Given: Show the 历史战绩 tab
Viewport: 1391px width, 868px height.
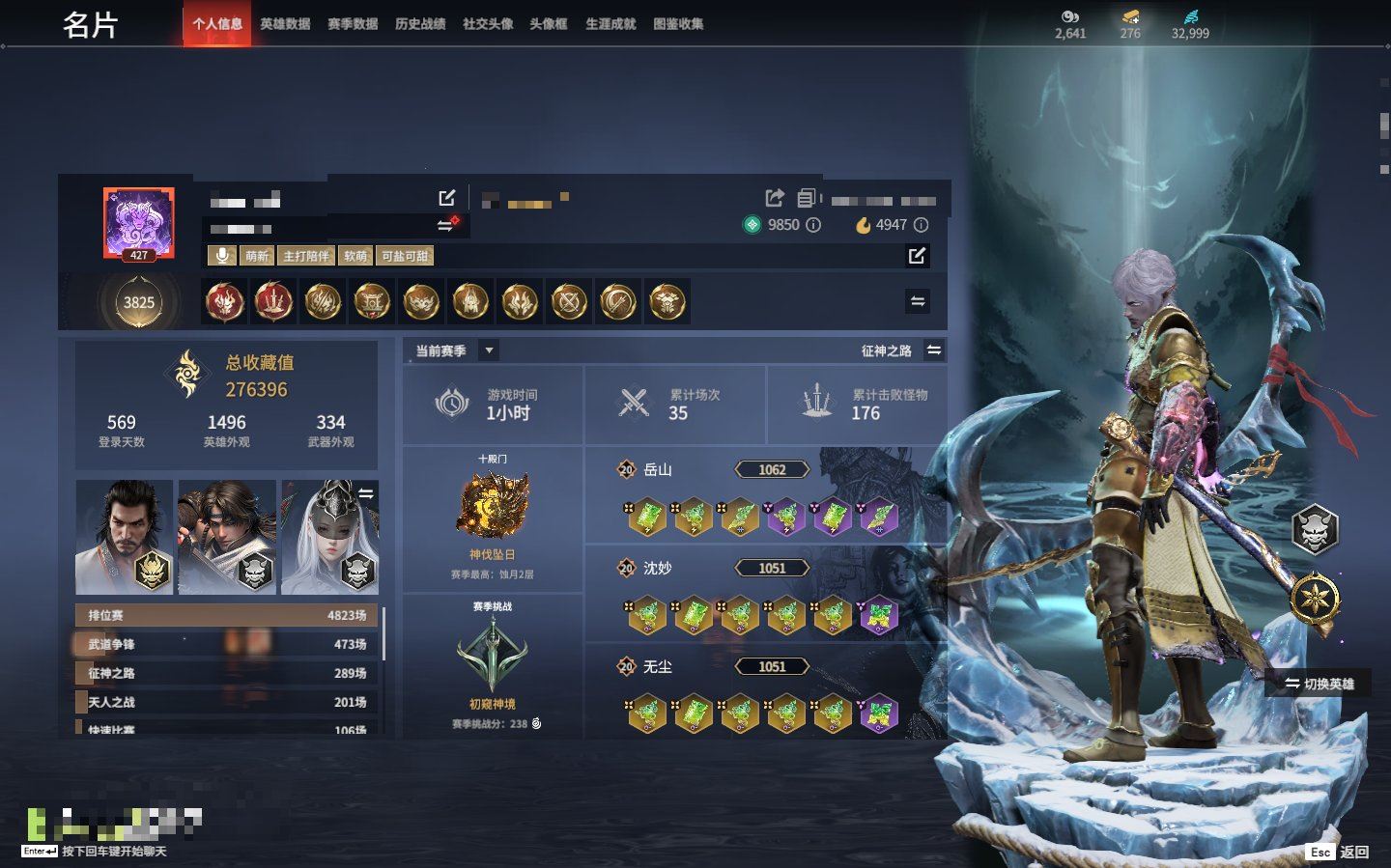Looking at the screenshot, I should point(420,24).
